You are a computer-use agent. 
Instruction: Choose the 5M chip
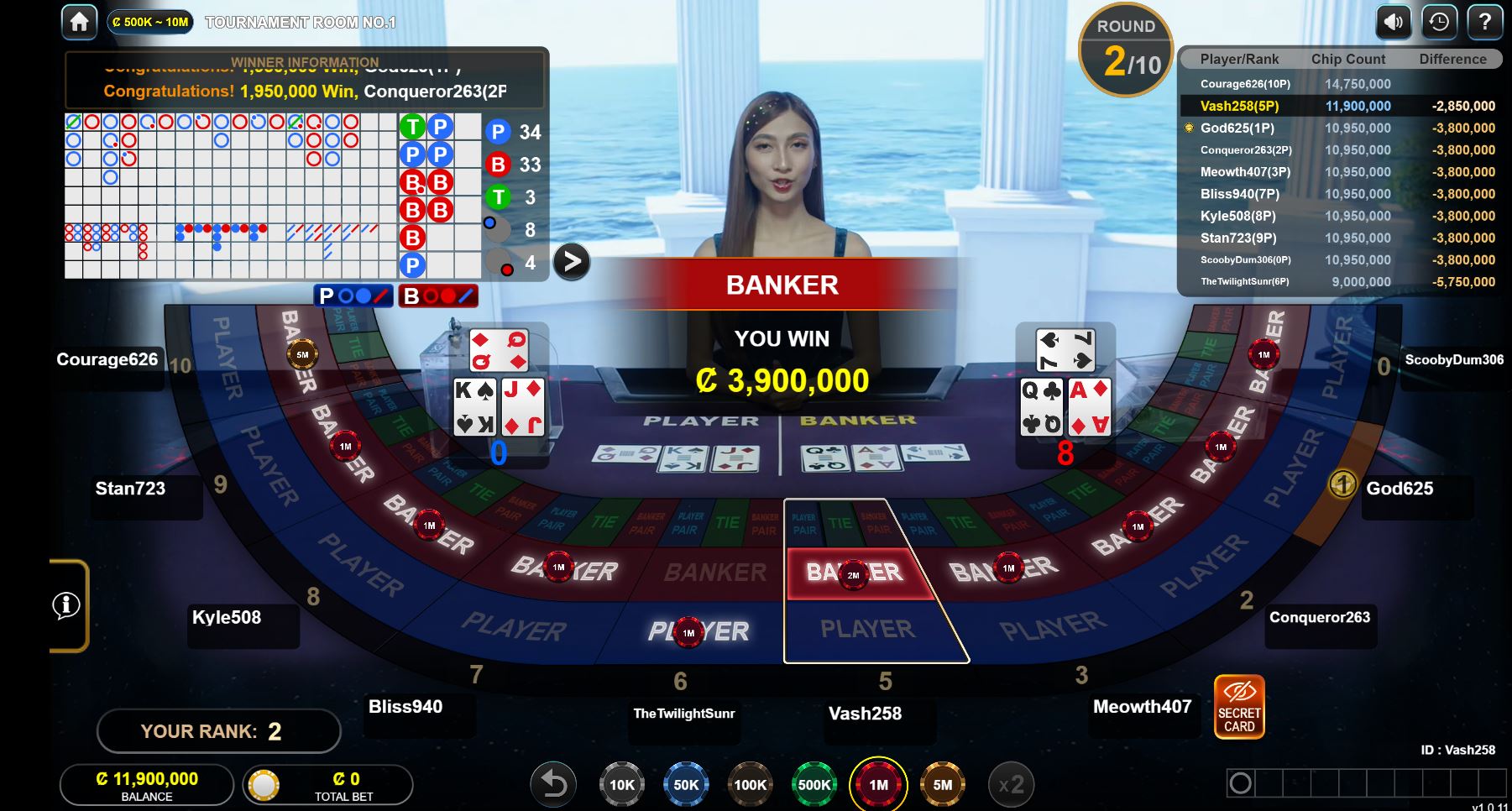[943, 785]
